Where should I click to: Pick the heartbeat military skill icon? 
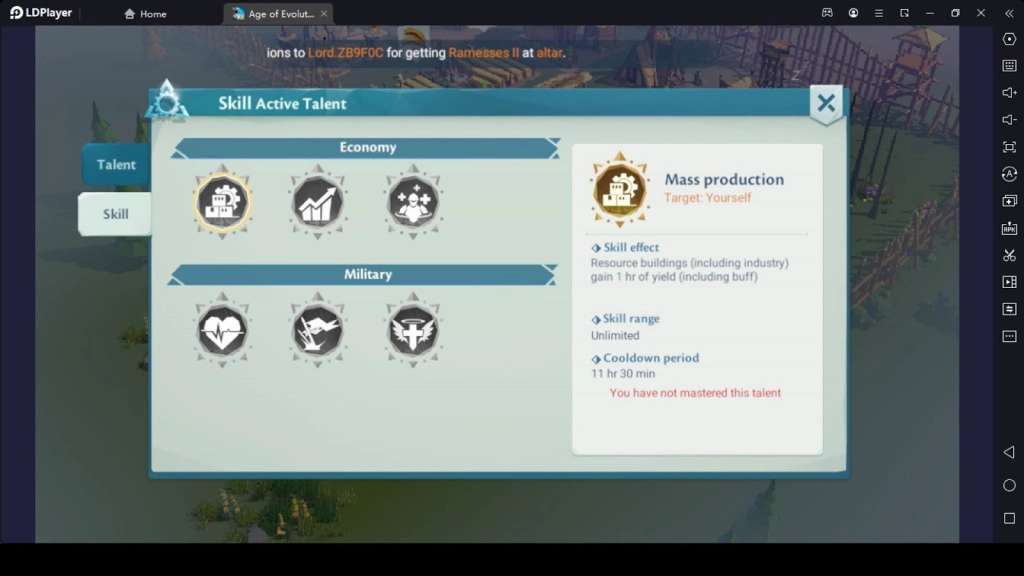(x=222, y=330)
